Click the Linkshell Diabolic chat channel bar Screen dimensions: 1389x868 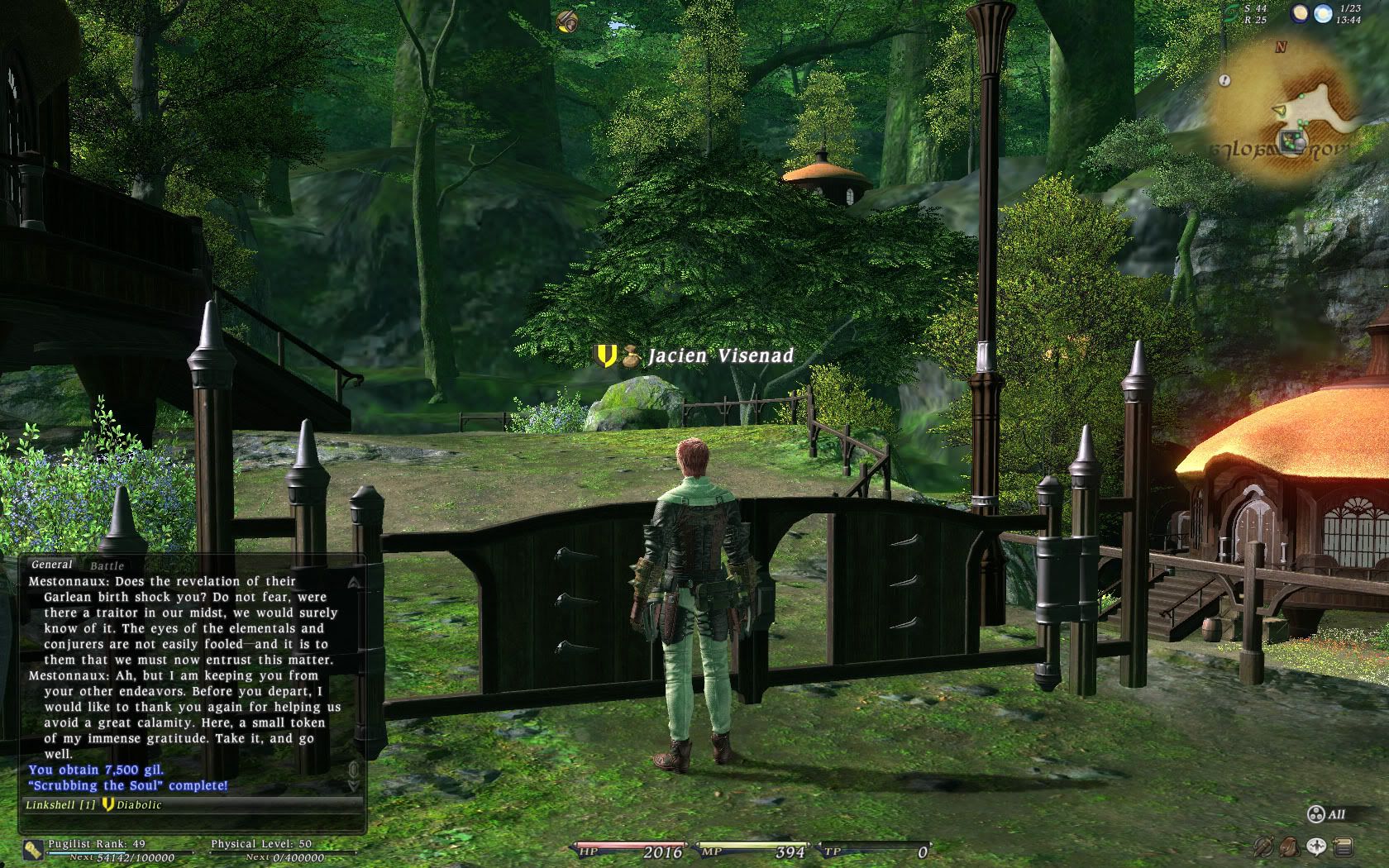190,804
